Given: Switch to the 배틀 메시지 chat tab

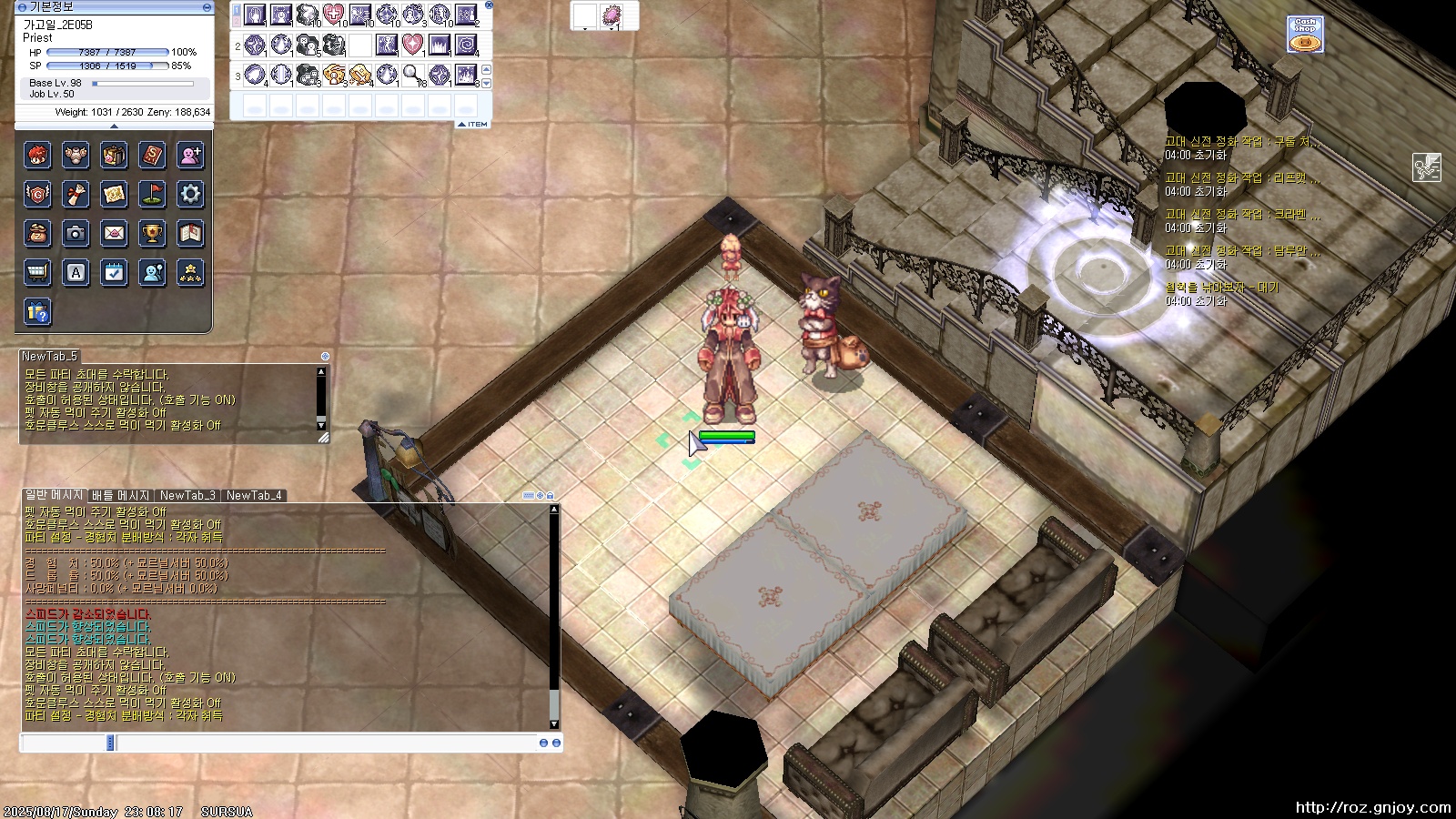Looking at the screenshot, I should [x=120, y=496].
